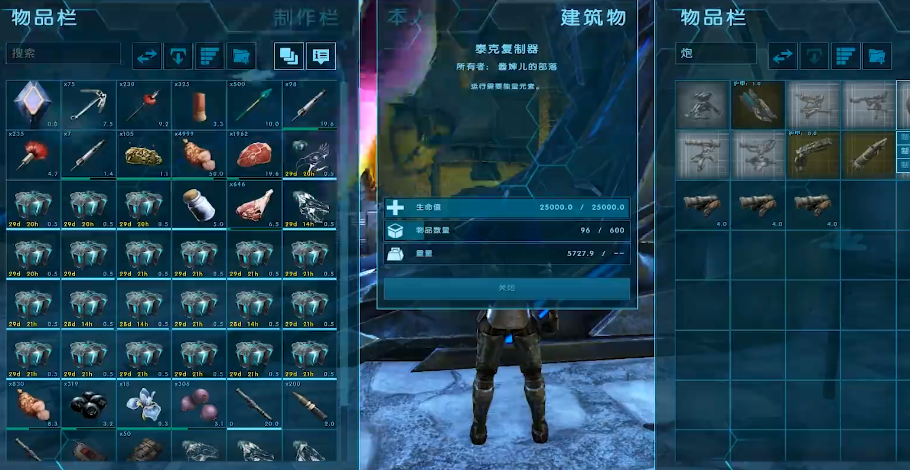Close the replicator panel with 关闭

(507, 288)
